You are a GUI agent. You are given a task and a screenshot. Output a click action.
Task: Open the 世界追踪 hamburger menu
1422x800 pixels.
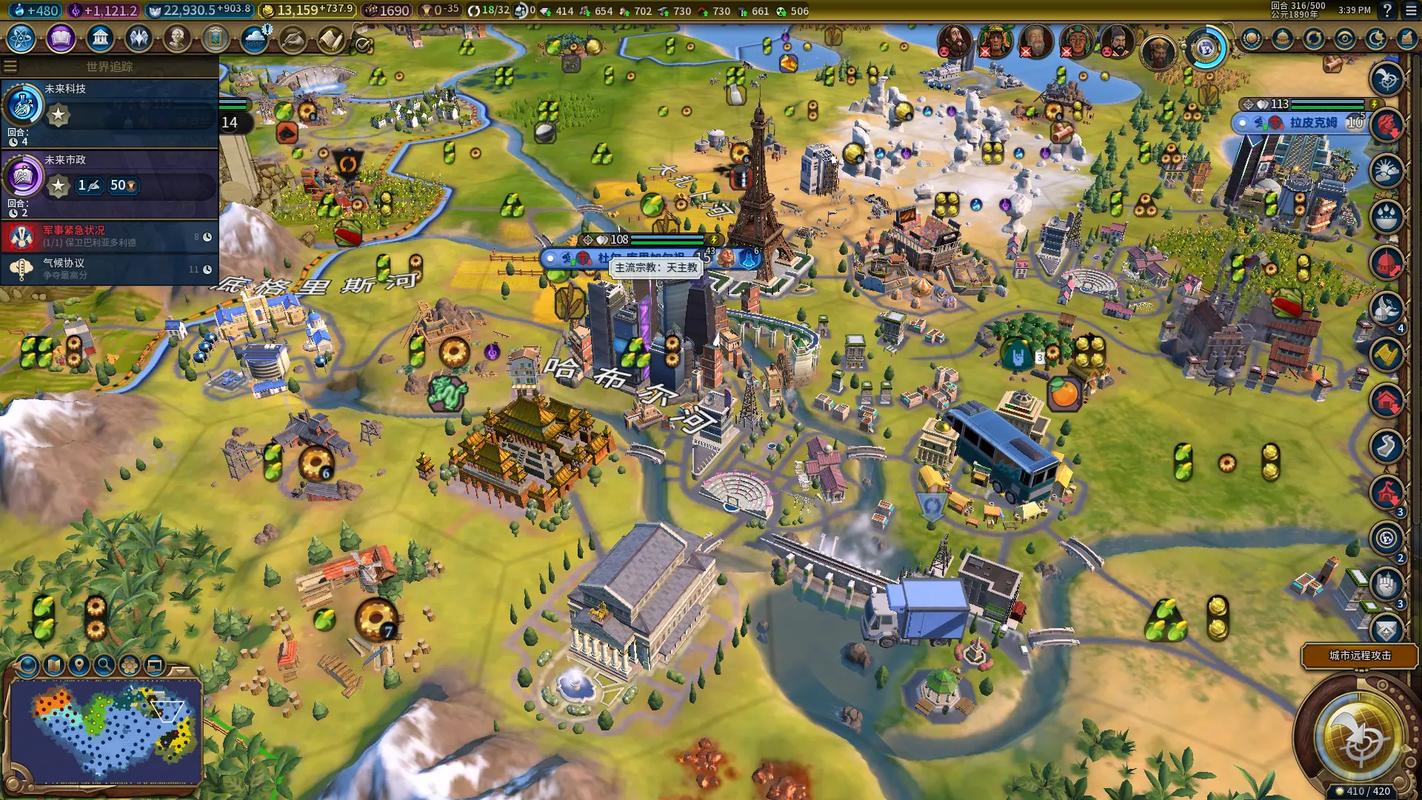click(x=10, y=66)
